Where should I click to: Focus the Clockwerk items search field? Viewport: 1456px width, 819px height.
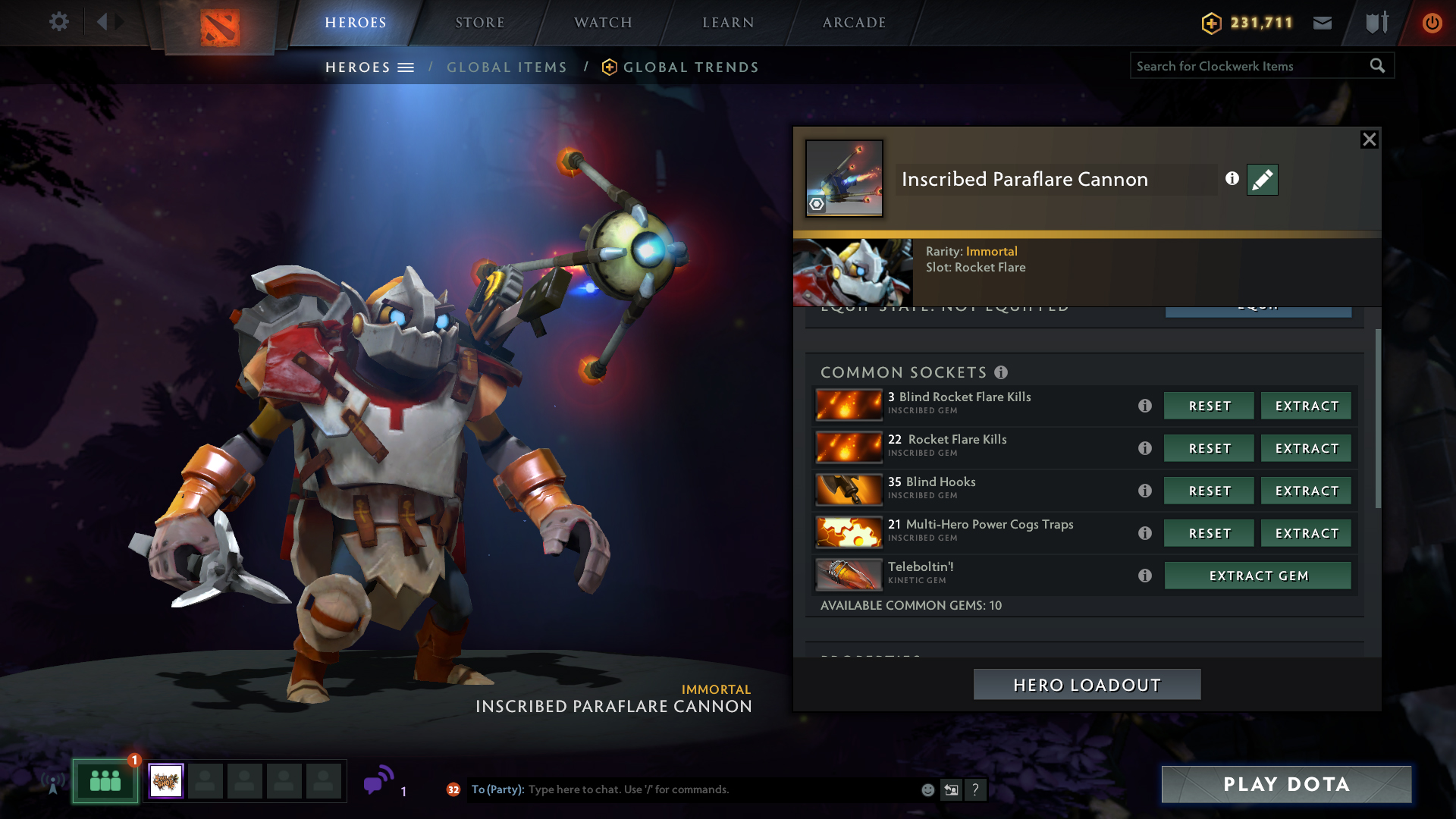tap(1250, 66)
